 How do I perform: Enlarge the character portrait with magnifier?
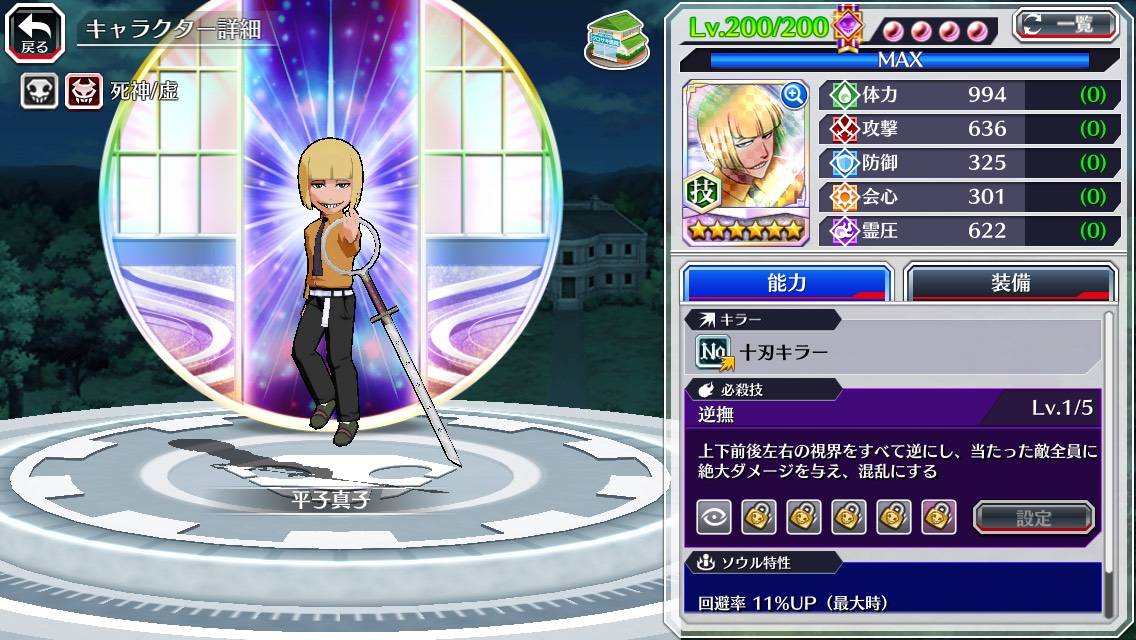click(x=794, y=95)
